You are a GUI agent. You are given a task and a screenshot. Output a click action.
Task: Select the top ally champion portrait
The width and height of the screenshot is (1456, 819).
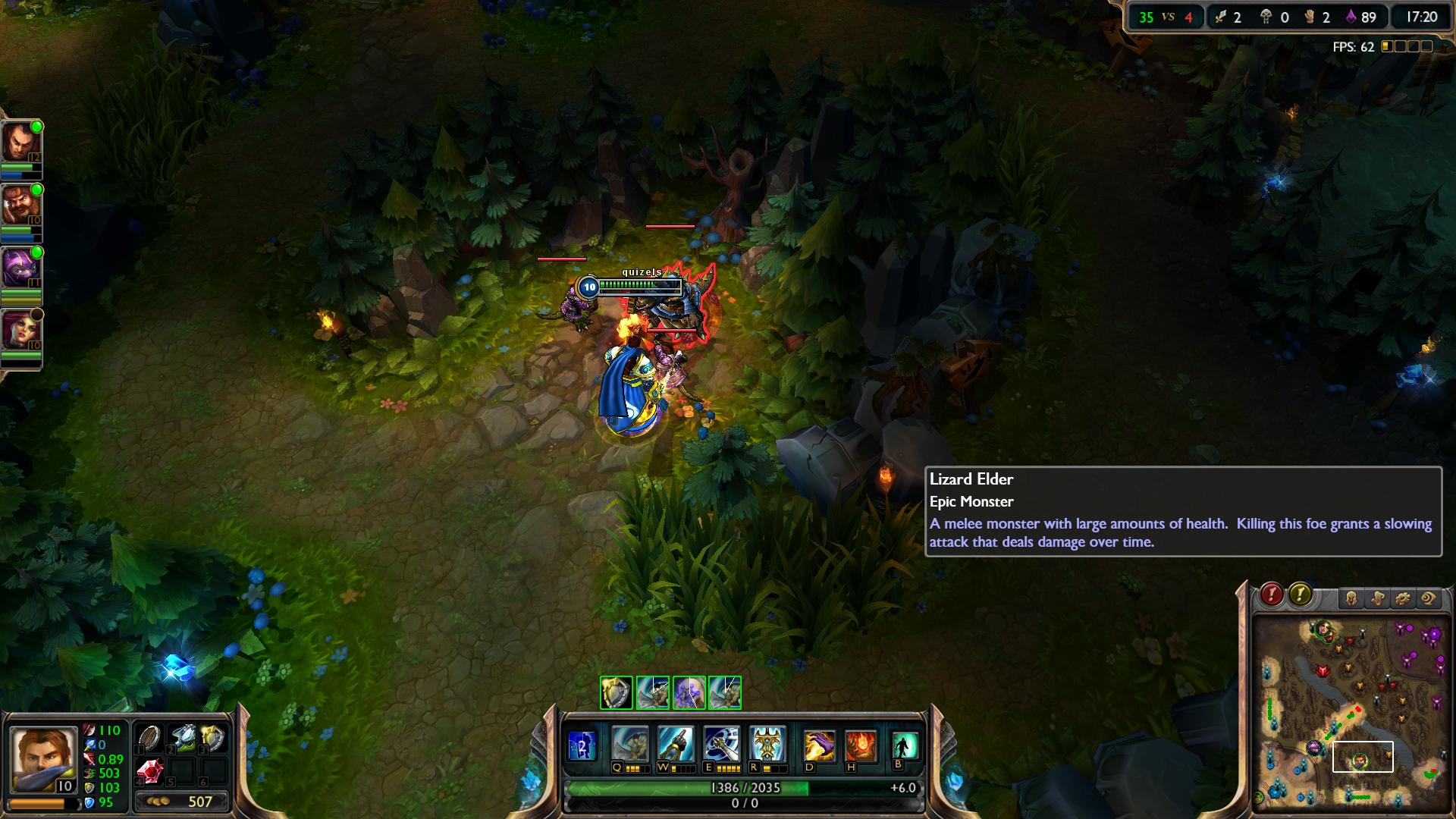(20, 142)
